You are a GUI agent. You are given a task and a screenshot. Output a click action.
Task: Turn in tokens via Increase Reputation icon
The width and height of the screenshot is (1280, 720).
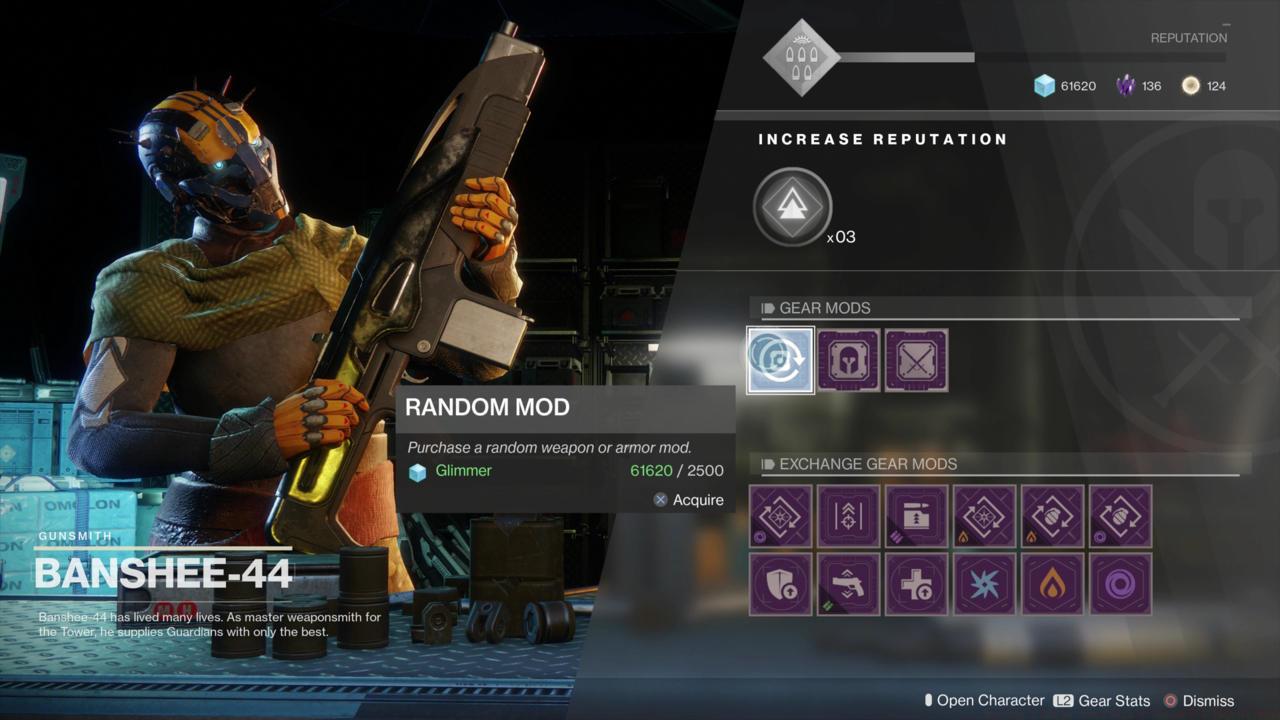[x=792, y=206]
